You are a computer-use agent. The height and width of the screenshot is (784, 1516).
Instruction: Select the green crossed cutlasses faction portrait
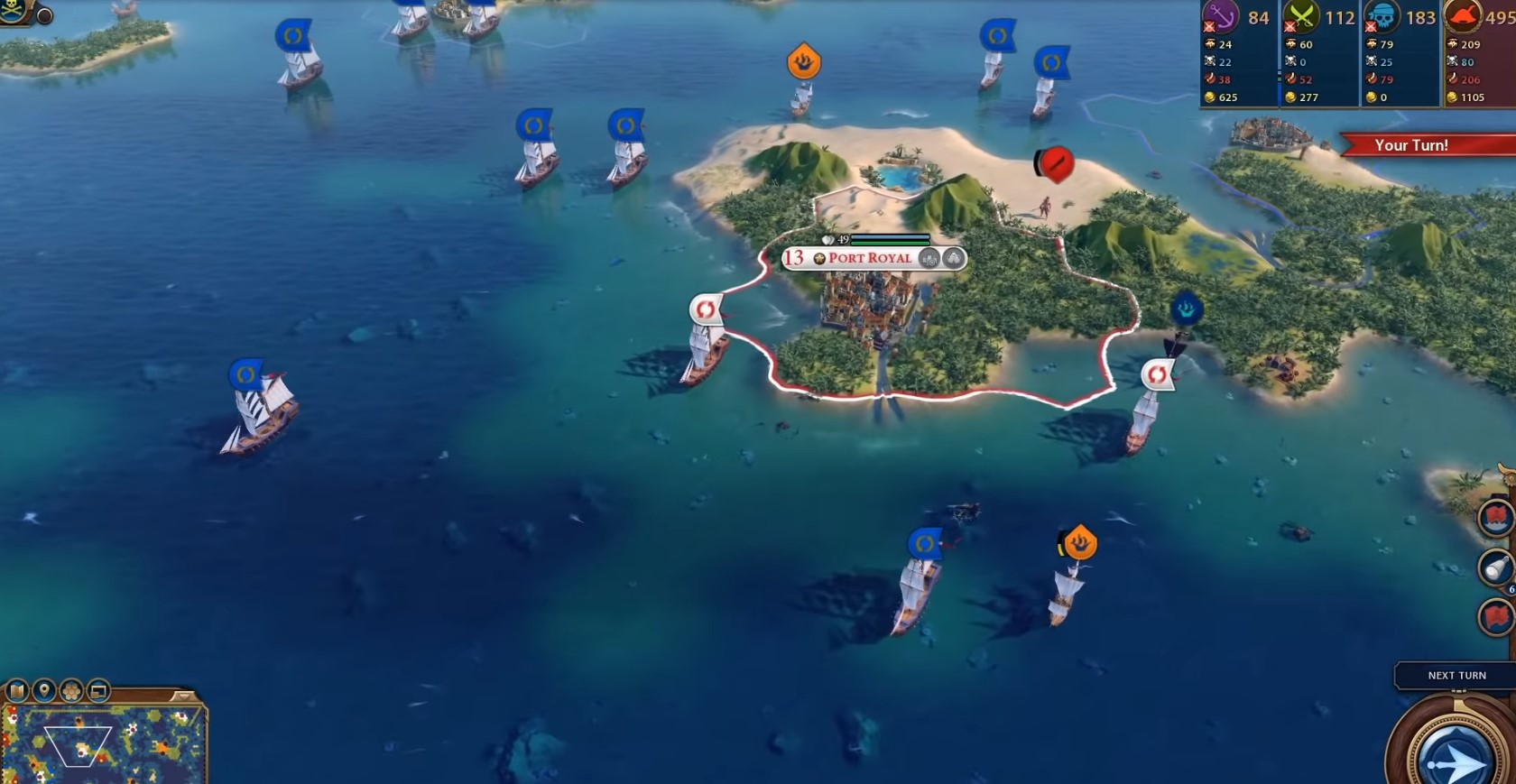1301,17
